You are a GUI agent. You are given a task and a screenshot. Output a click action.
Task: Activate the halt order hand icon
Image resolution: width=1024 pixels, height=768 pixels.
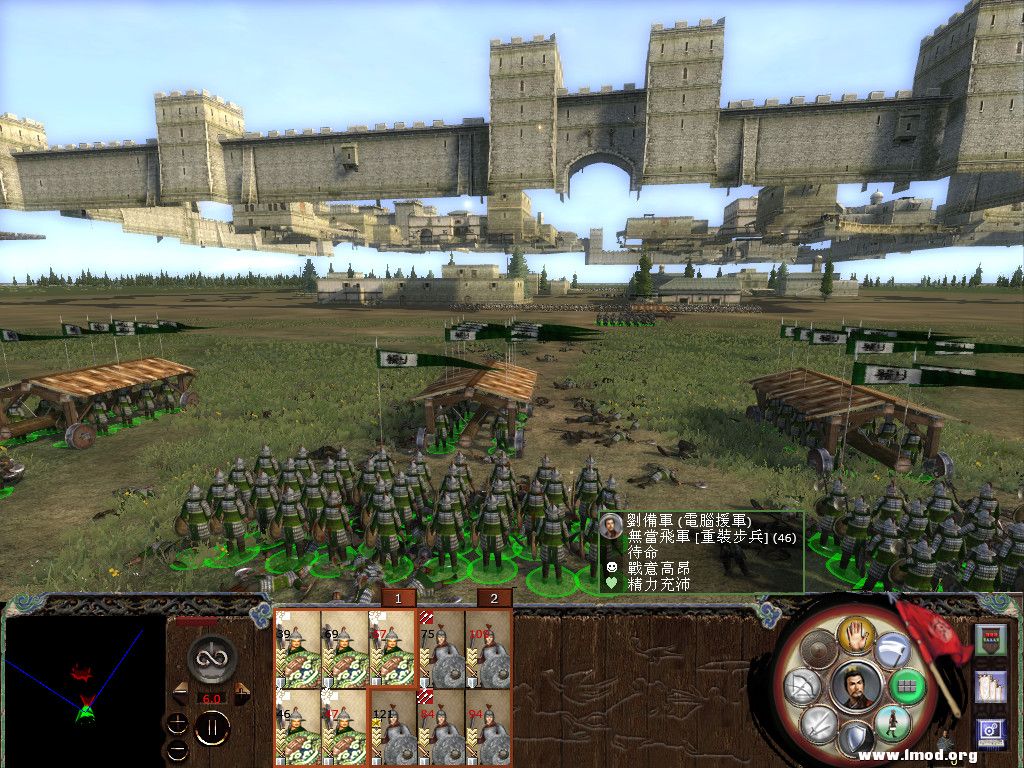click(856, 633)
